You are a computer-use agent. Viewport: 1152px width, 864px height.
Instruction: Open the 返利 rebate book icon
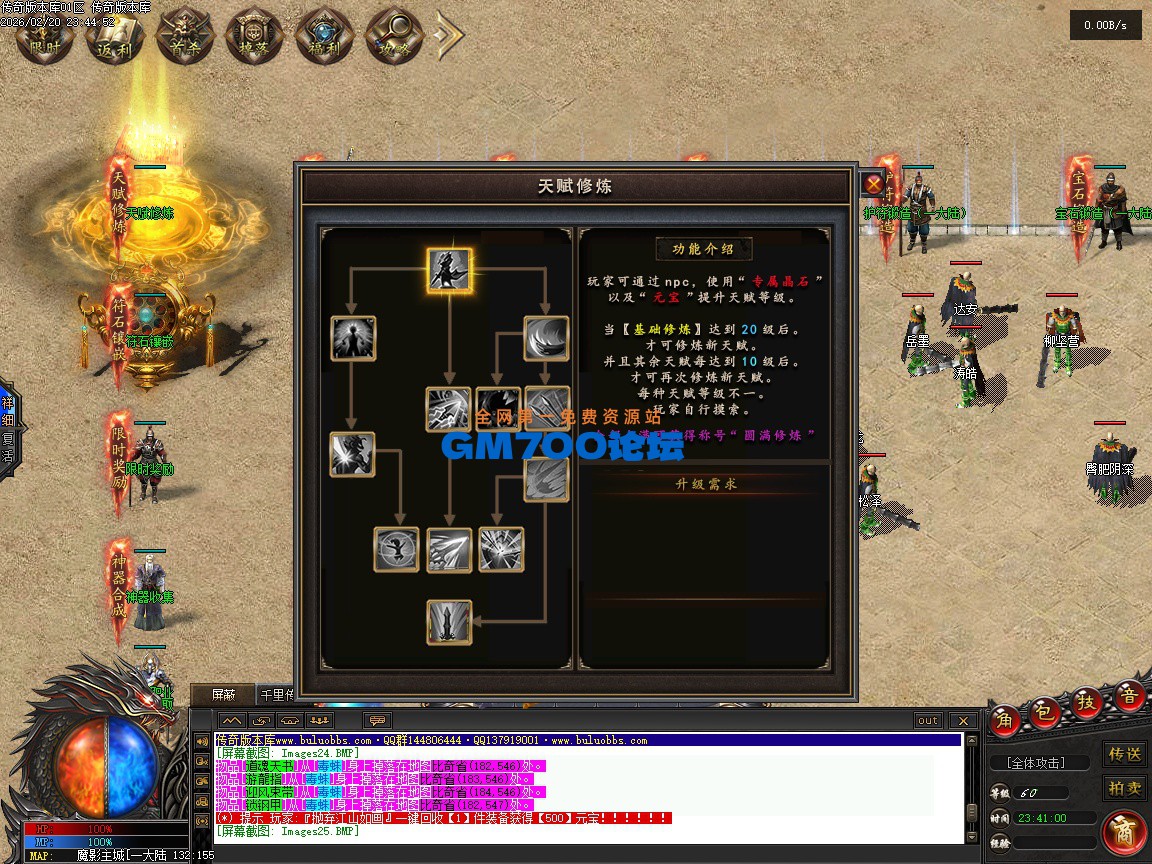[x=113, y=35]
